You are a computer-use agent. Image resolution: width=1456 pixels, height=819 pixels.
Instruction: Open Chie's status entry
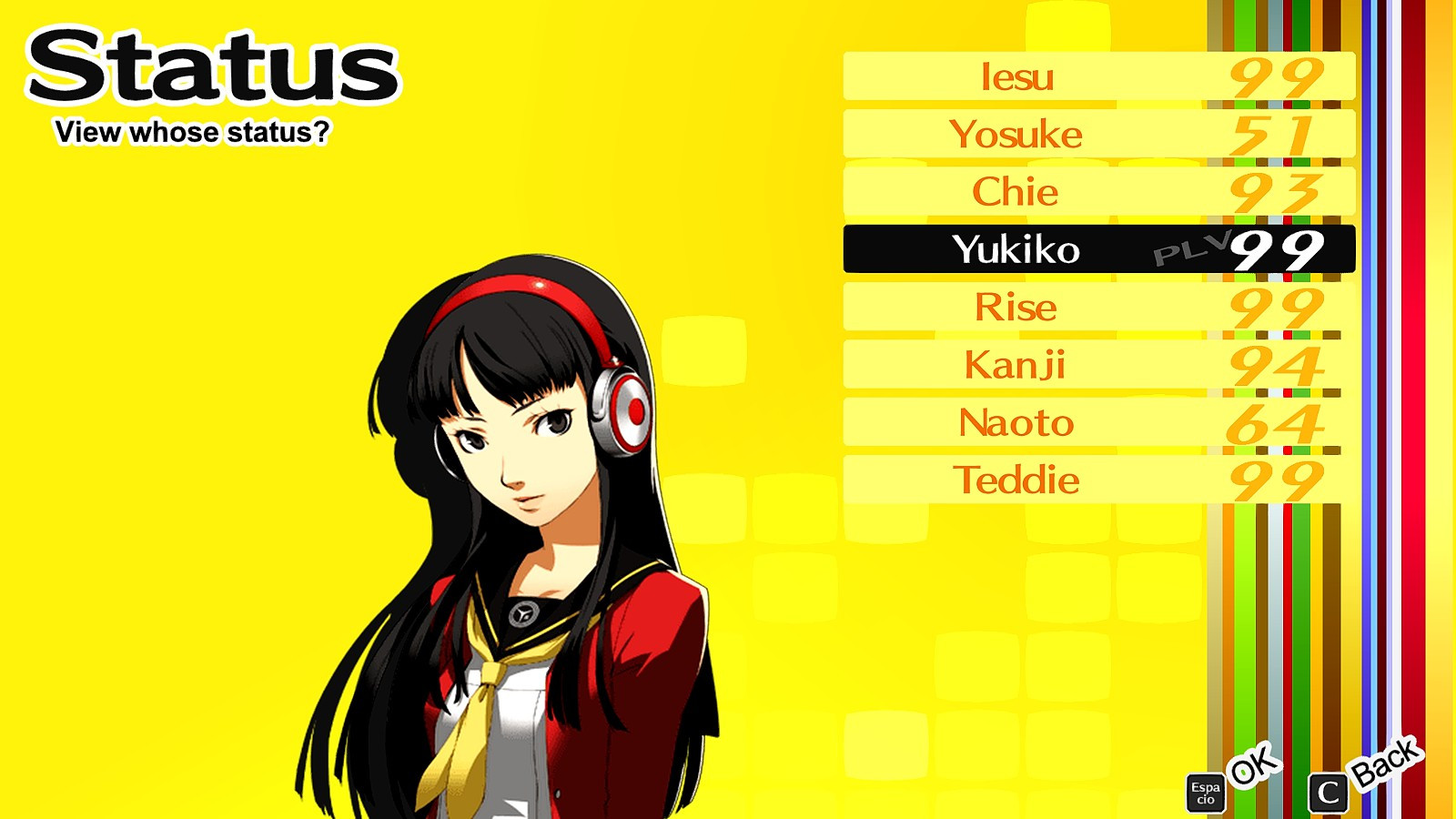[x=1019, y=192]
